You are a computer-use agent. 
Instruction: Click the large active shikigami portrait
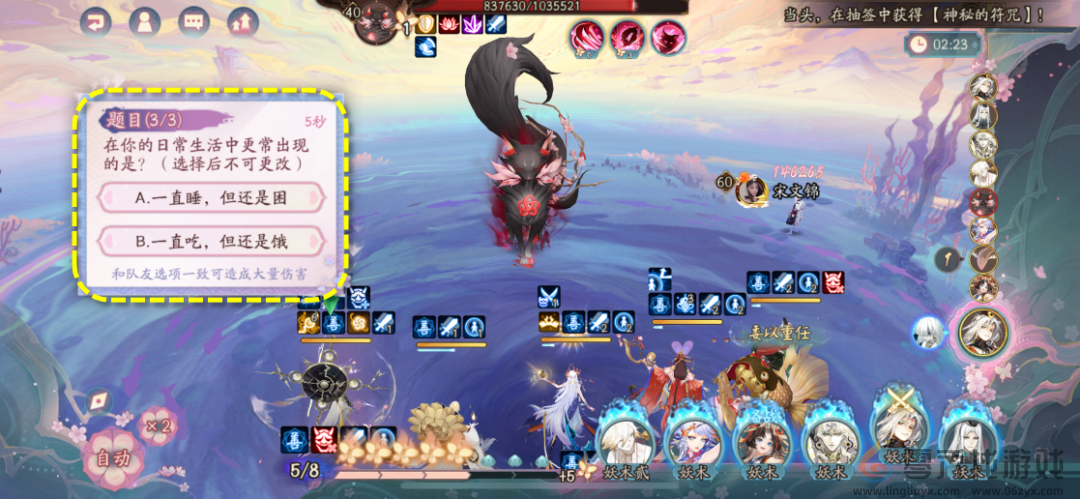(x=982, y=332)
